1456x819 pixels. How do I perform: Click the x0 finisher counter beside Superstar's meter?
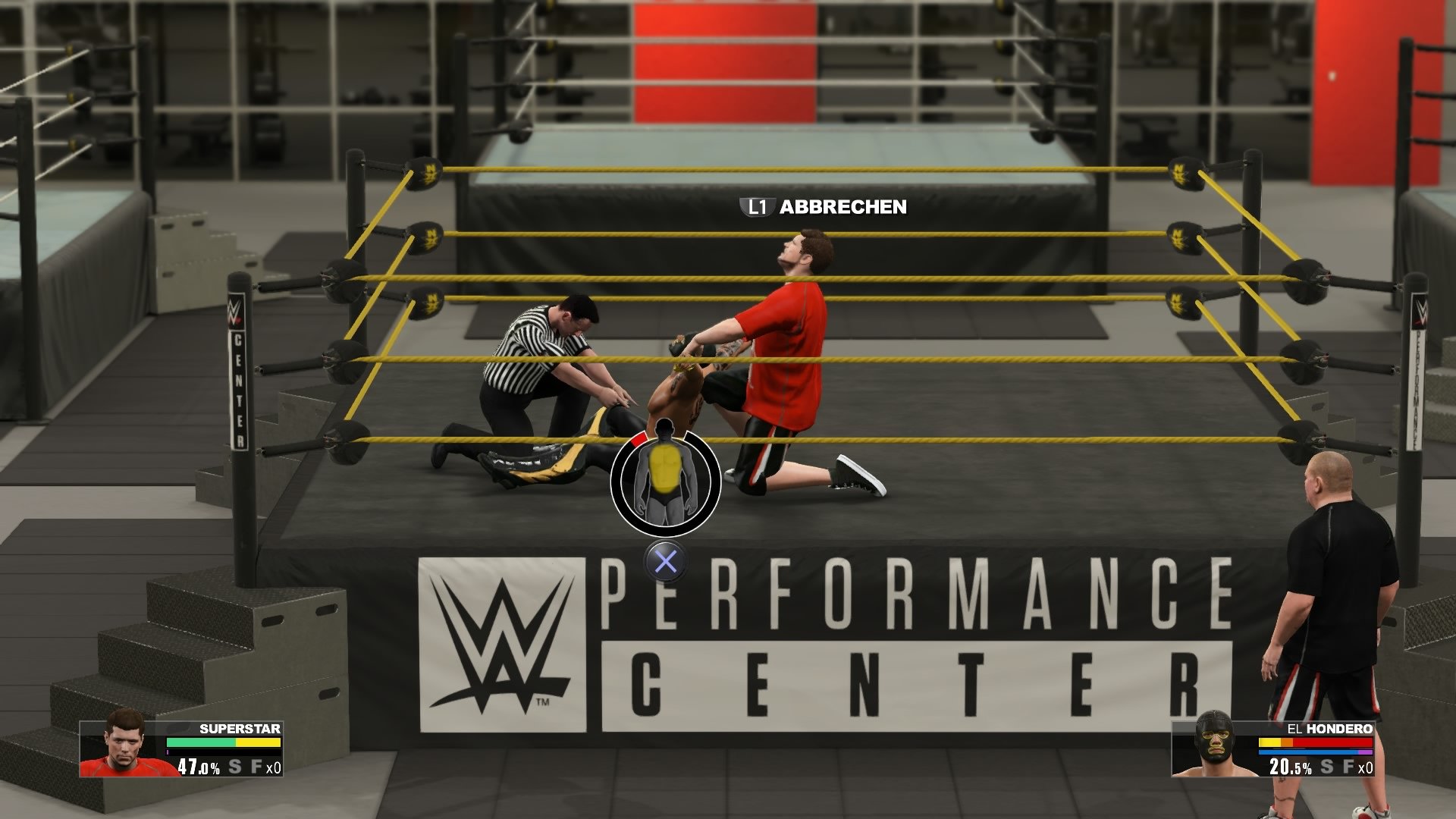pyautogui.click(x=274, y=767)
